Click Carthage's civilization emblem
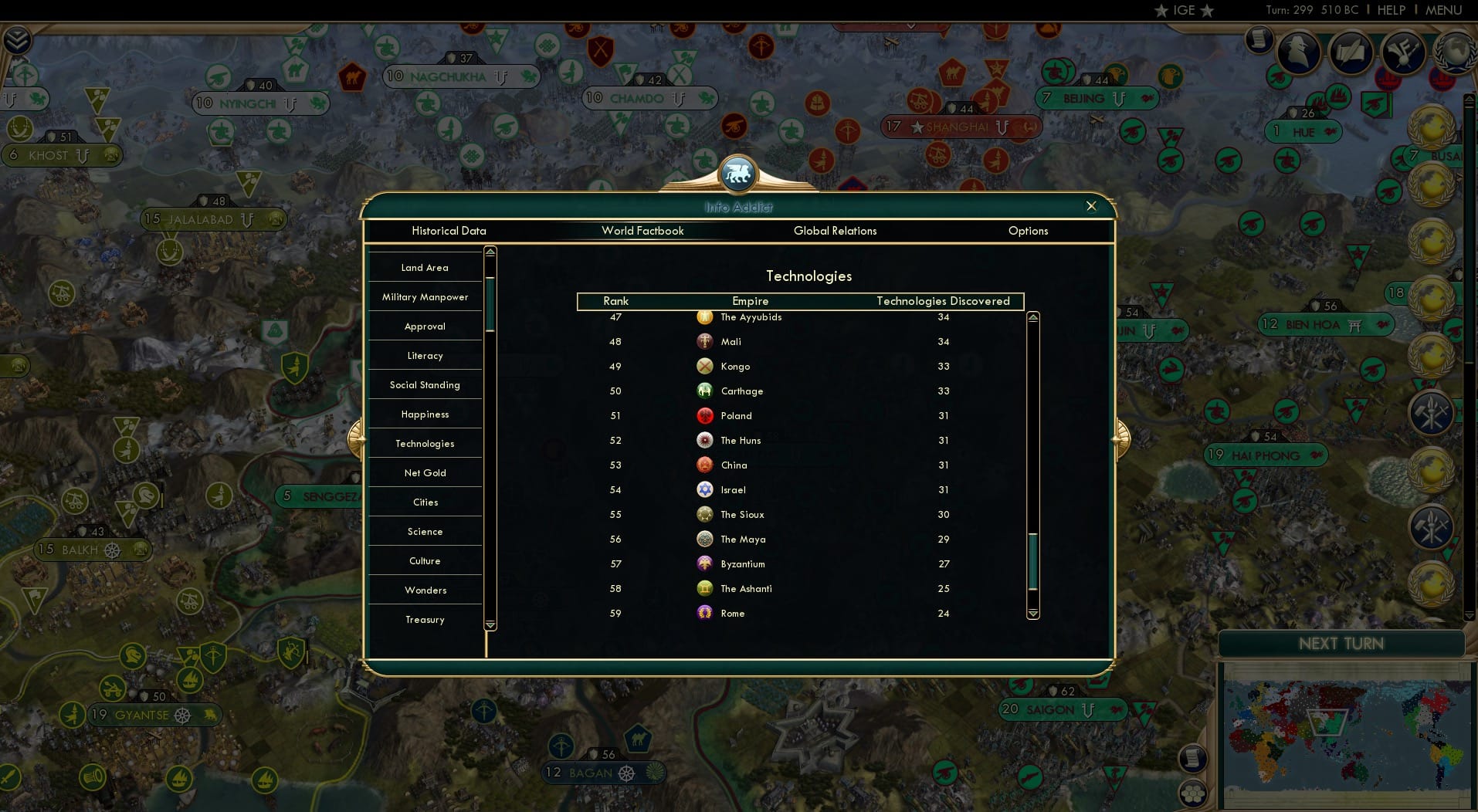The image size is (1478, 812). pos(705,391)
